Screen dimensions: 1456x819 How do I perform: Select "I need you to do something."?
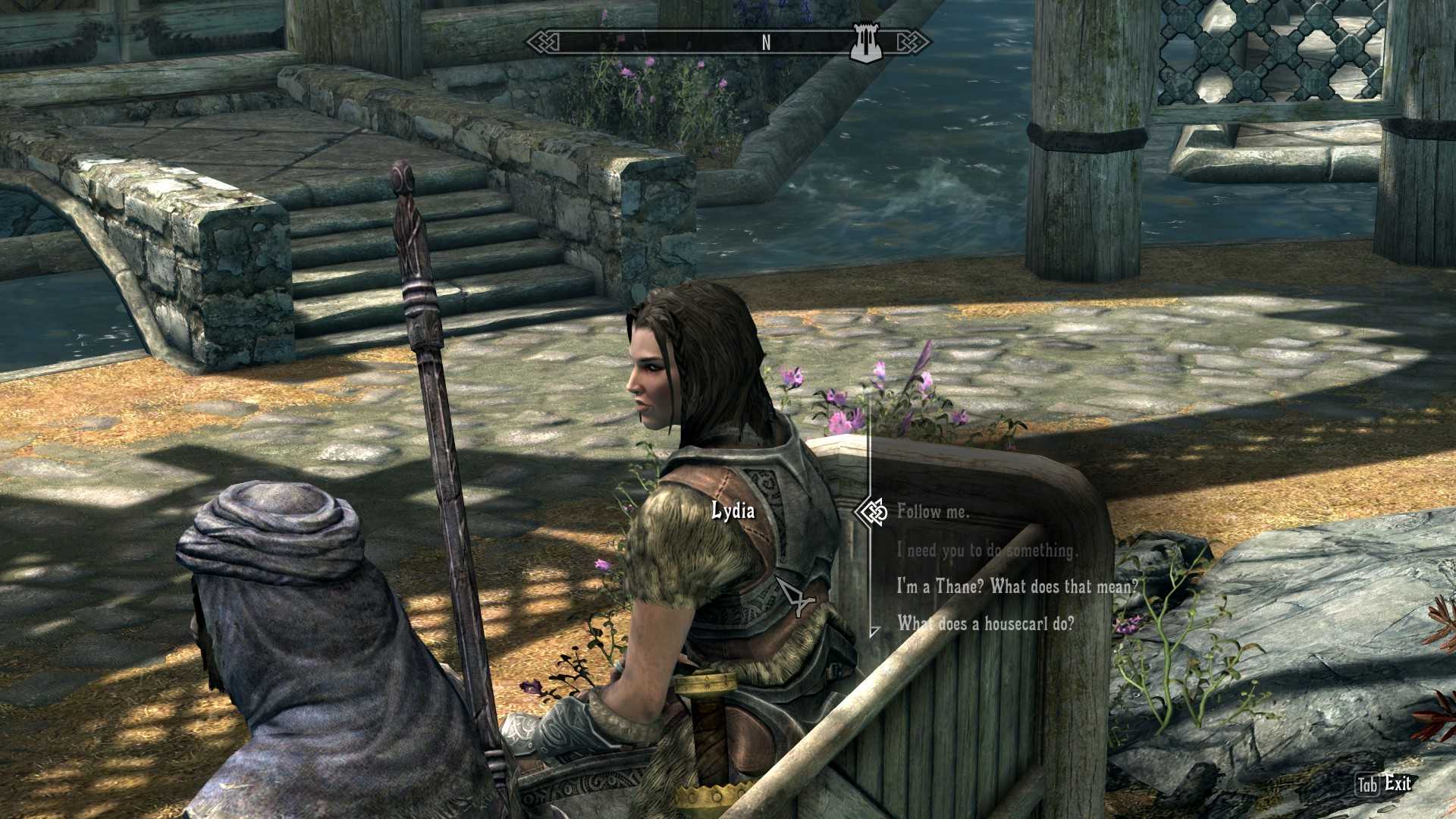tap(987, 550)
